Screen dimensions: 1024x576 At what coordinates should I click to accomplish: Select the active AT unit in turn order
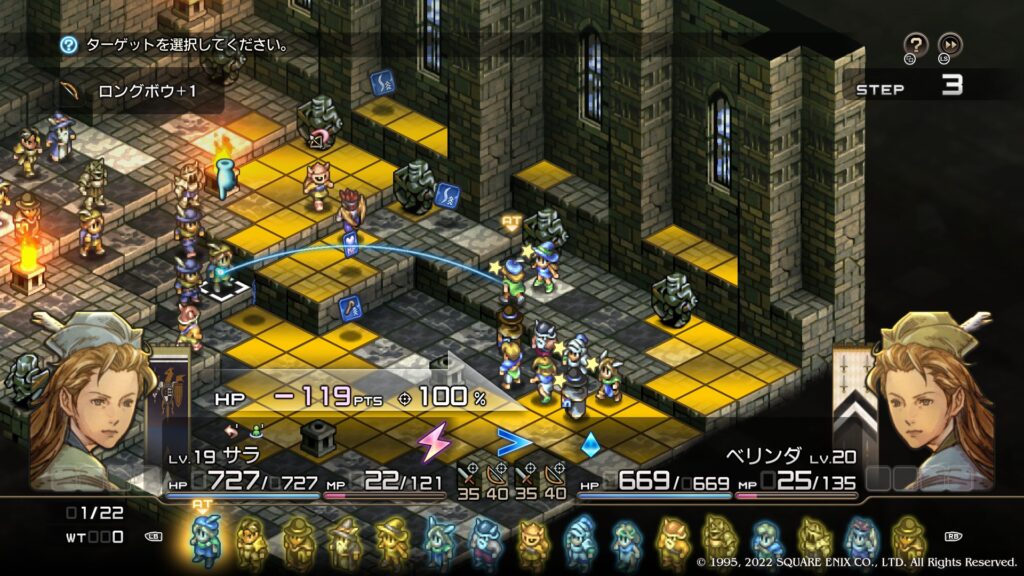click(204, 540)
